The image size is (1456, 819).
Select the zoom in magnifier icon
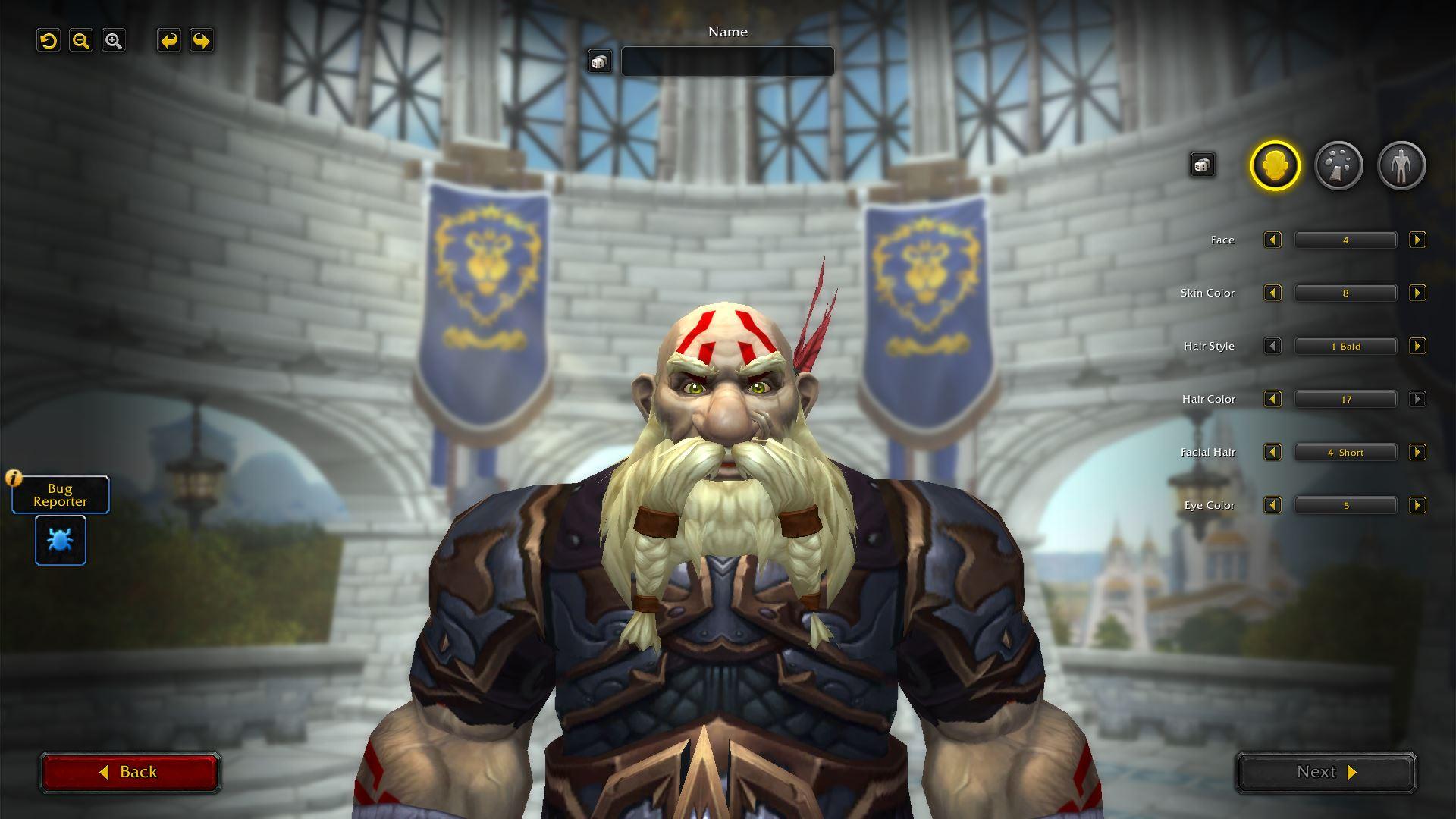(114, 41)
